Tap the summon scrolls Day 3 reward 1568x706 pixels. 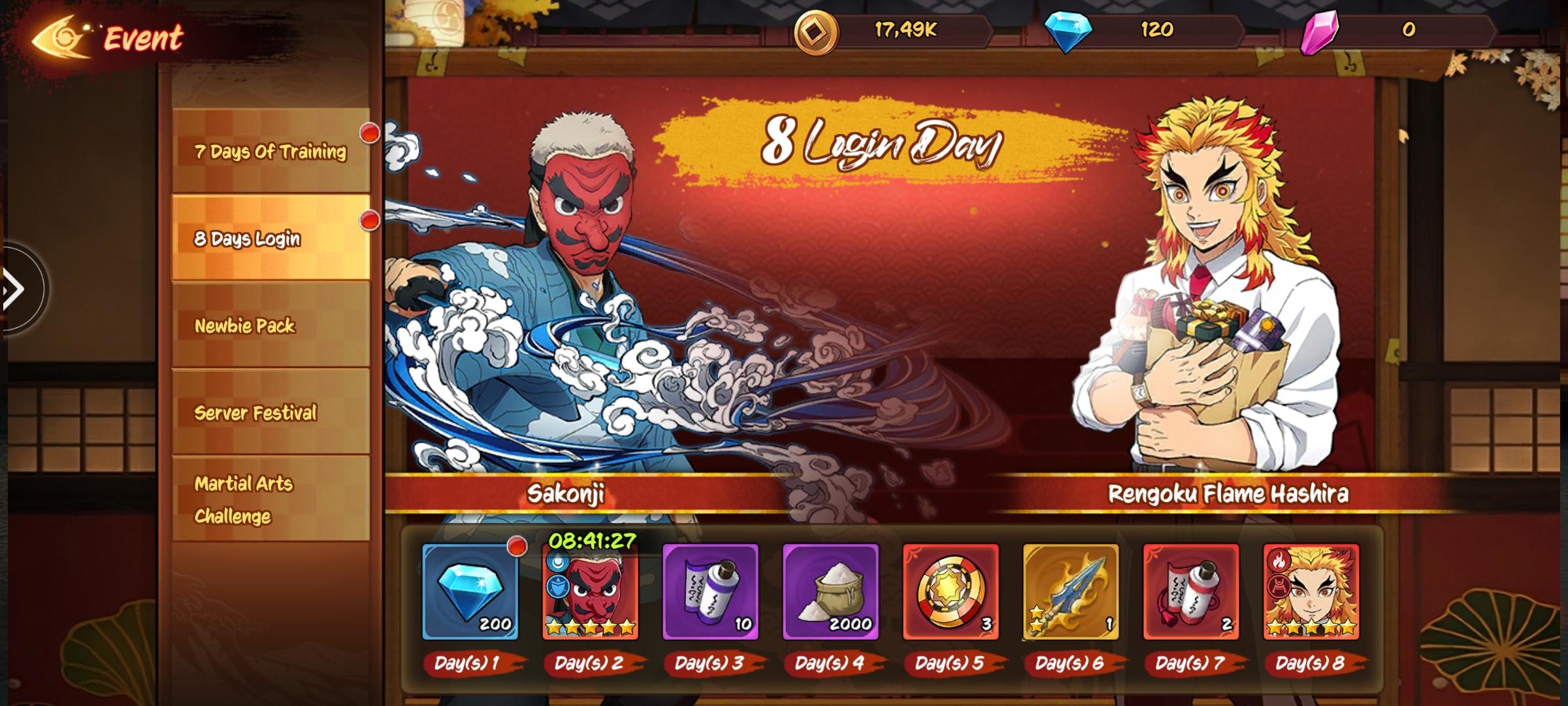pos(710,592)
